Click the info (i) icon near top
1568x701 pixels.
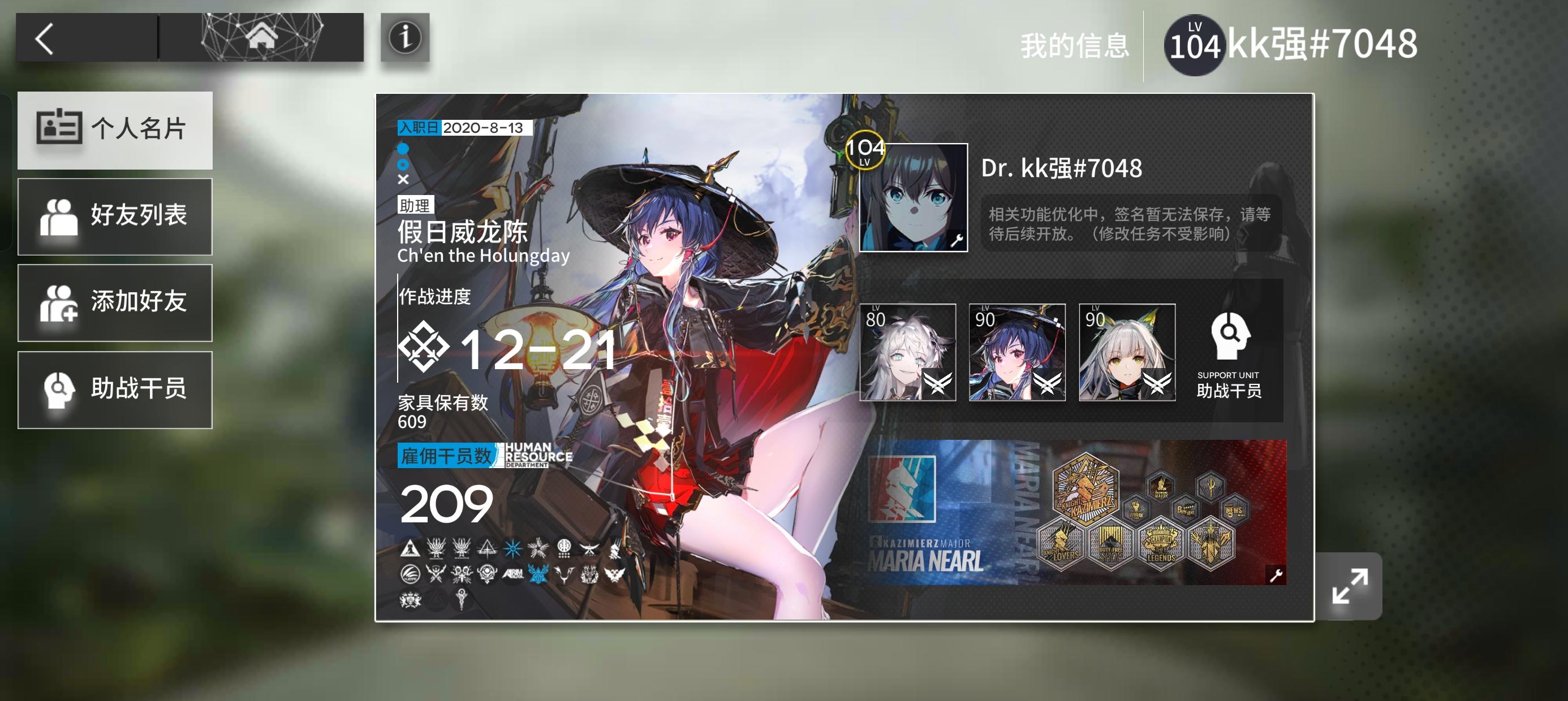coord(407,38)
